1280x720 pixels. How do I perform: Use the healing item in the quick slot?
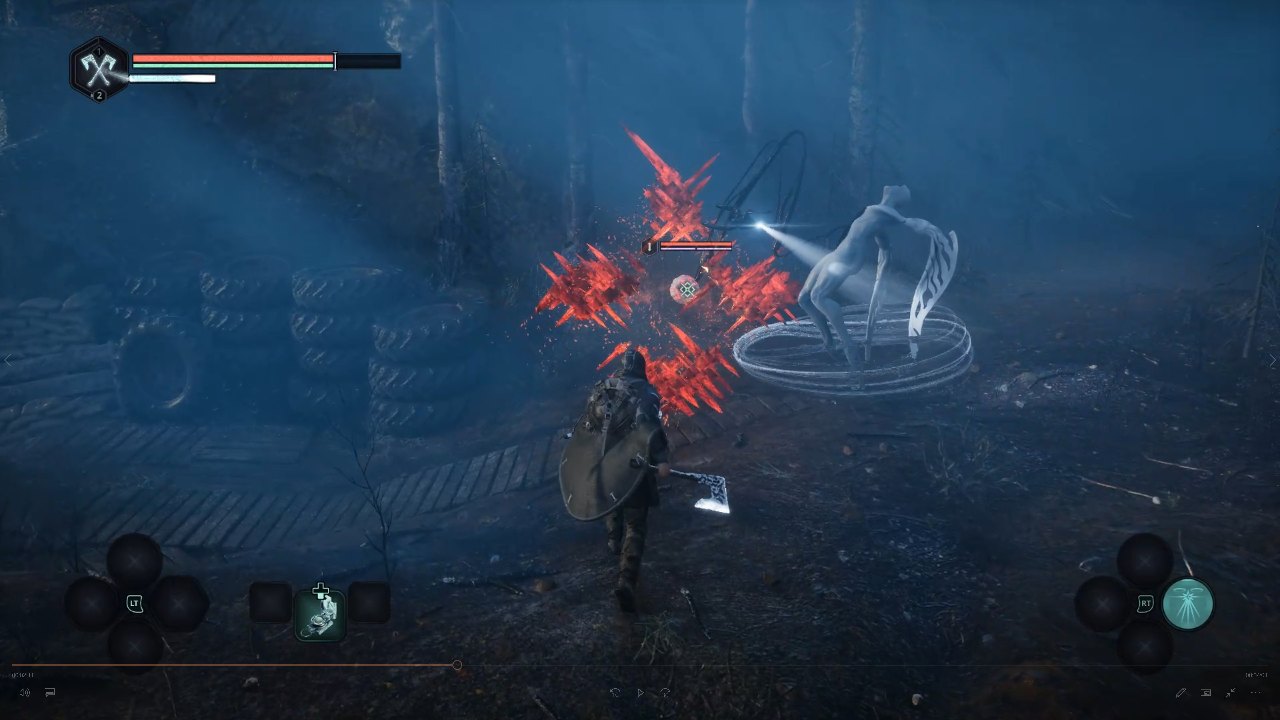pos(320,613)
